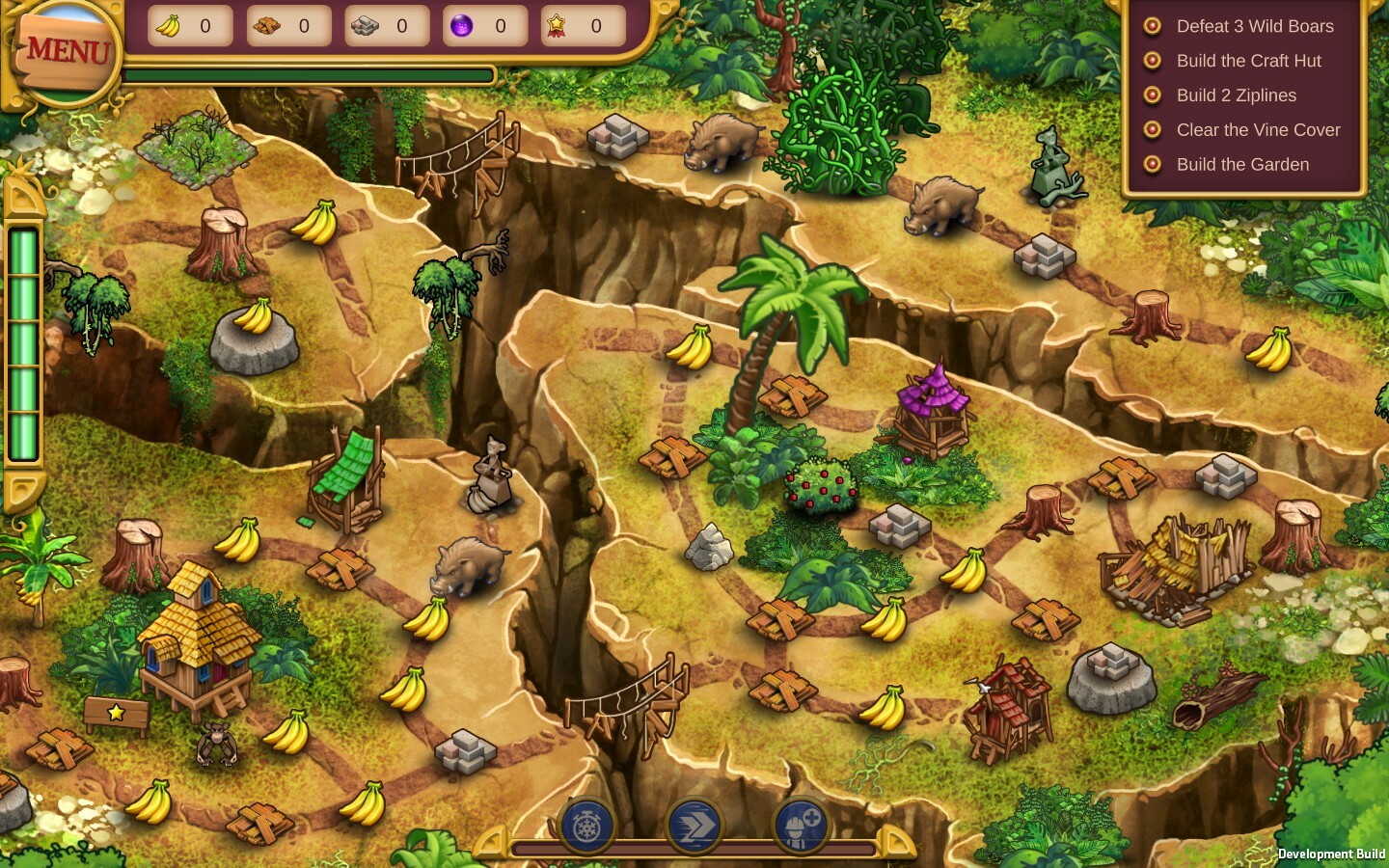Screen dimensions: 1389x868
Task: Check the star medal counter
Action: coord(583,26)
